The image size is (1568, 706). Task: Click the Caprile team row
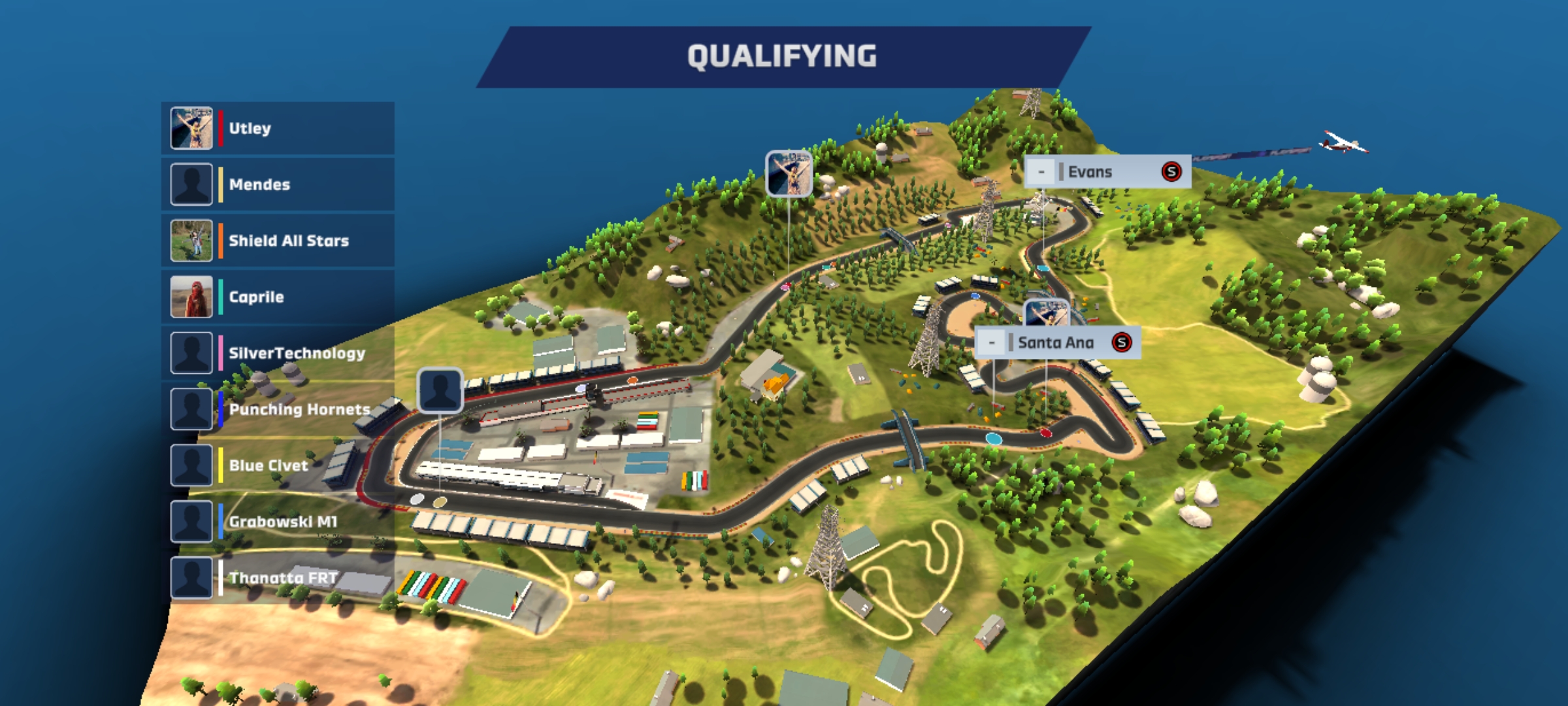coord(278,297)
